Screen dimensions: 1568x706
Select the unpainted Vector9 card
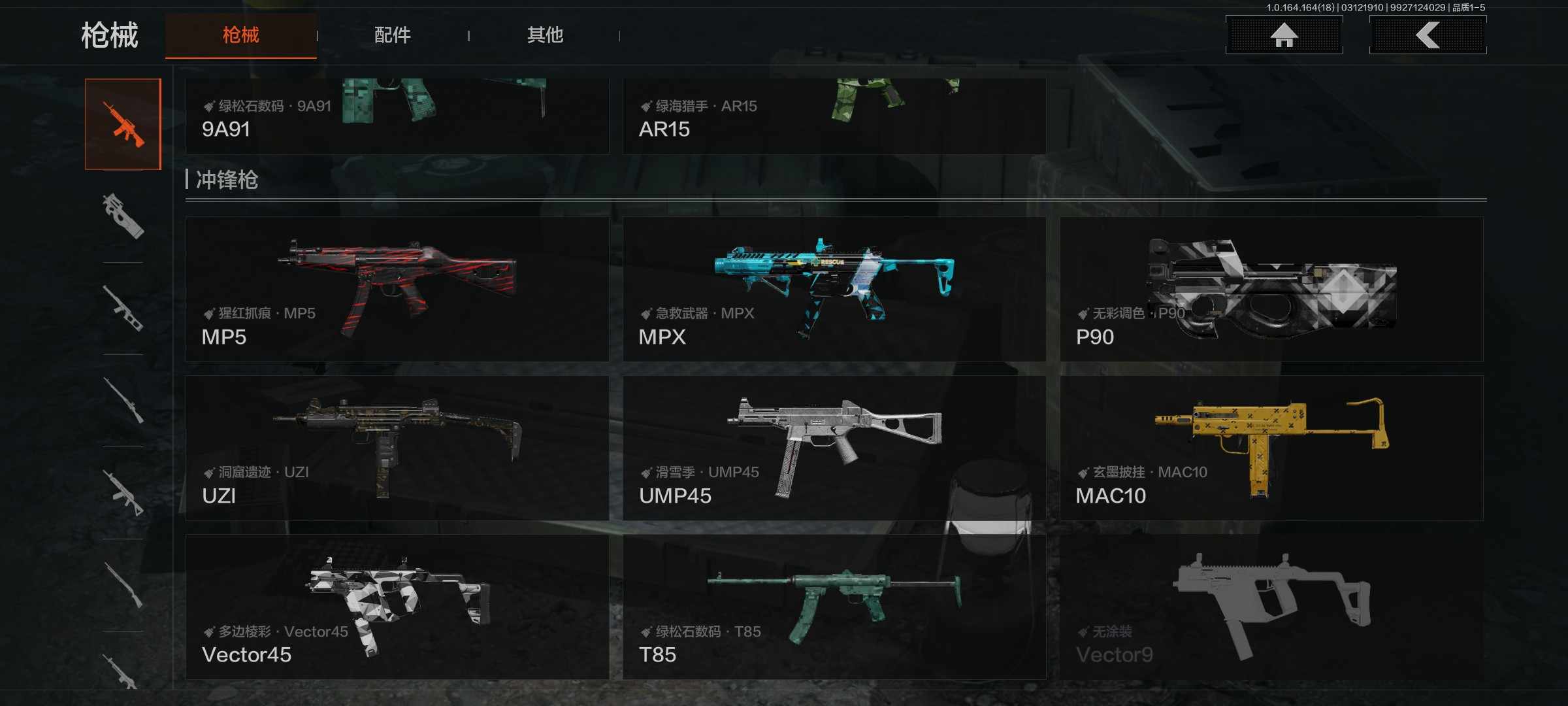[x=1271, y=607]
